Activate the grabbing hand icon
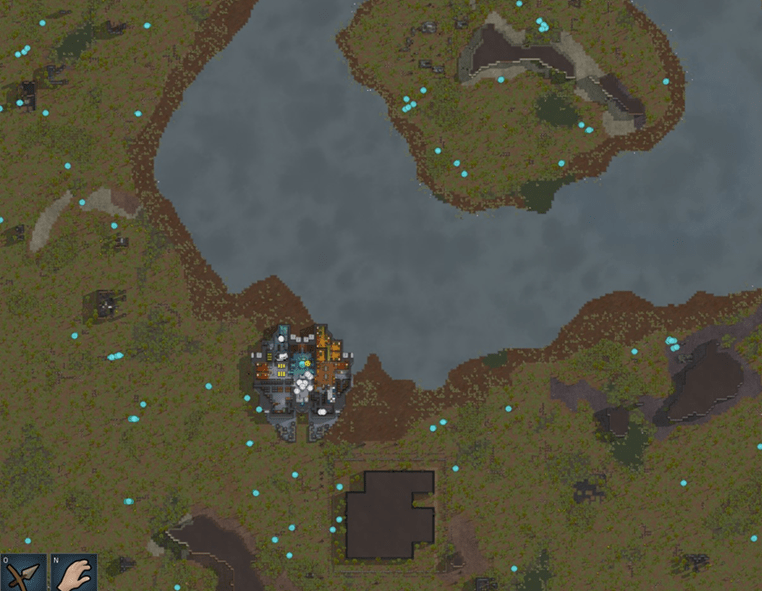762x591 pixels. coord(73,573)
